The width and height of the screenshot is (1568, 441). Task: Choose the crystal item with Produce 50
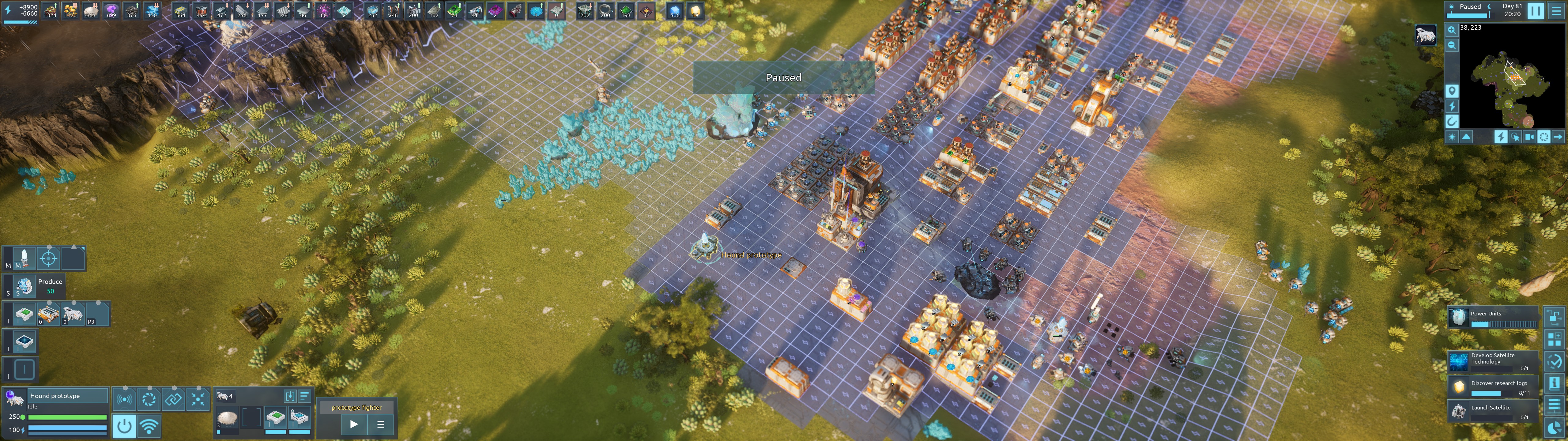pos(24,286)
